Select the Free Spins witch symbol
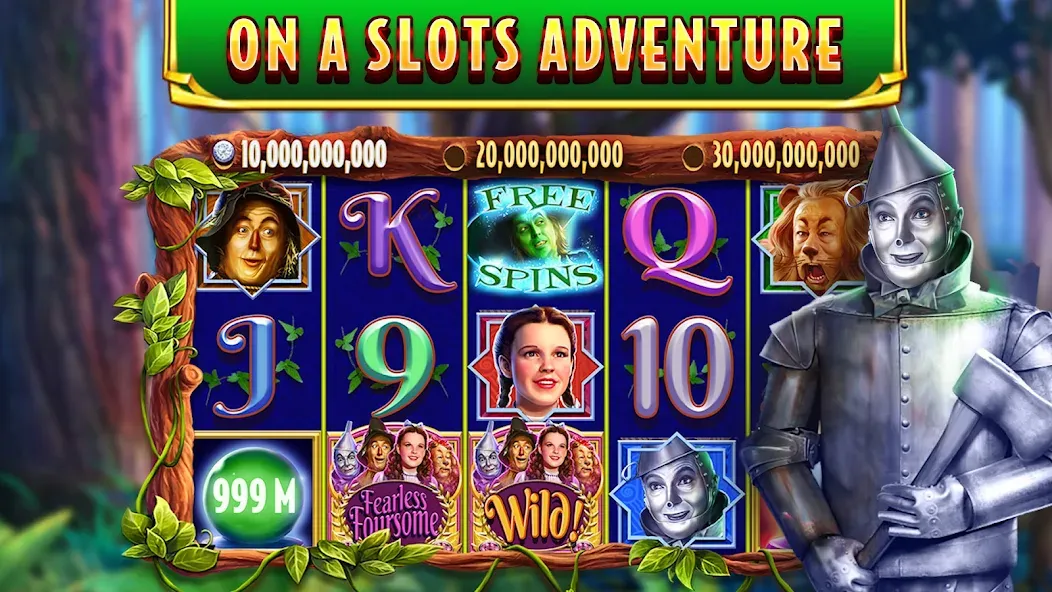 [x=535, y=238]
